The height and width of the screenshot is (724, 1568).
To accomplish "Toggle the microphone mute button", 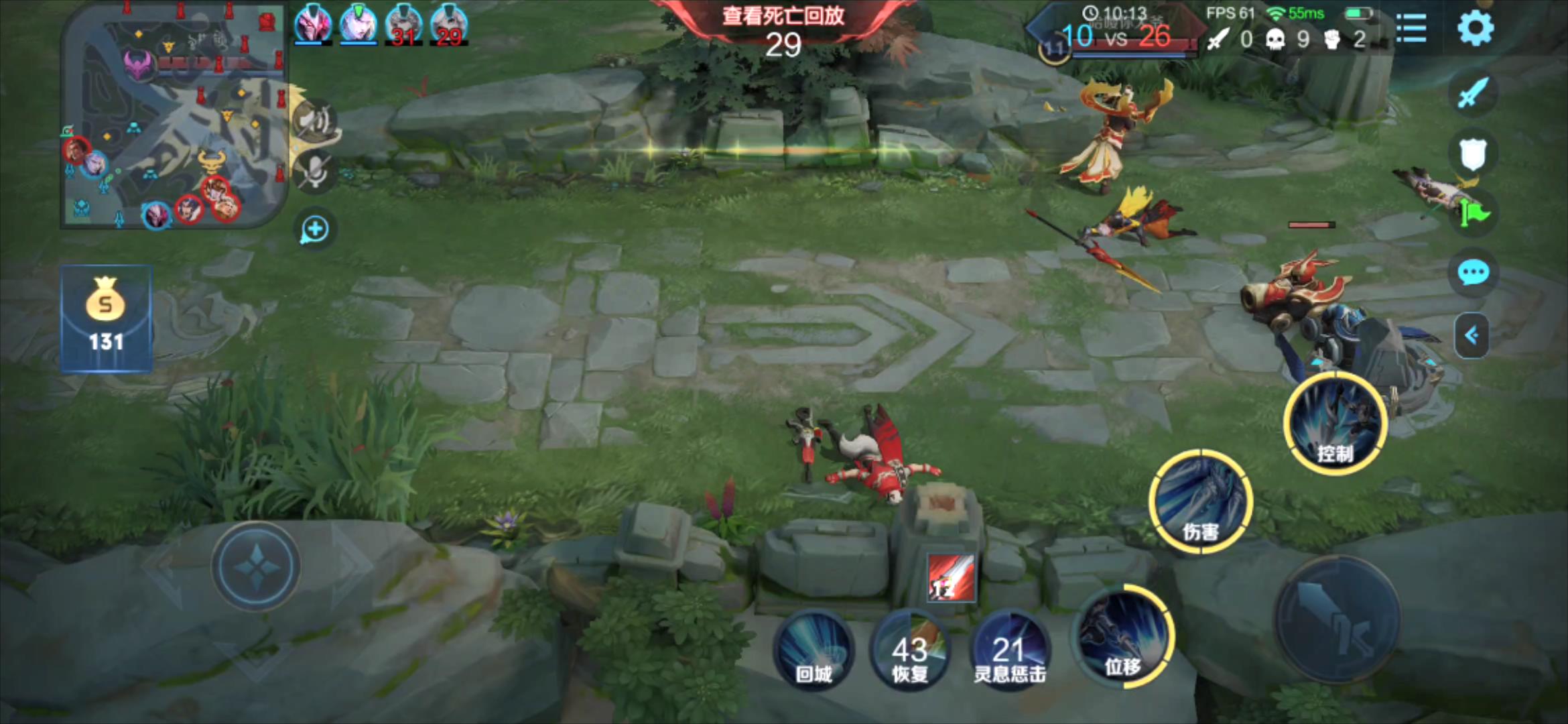I will (x=315, y=172).
